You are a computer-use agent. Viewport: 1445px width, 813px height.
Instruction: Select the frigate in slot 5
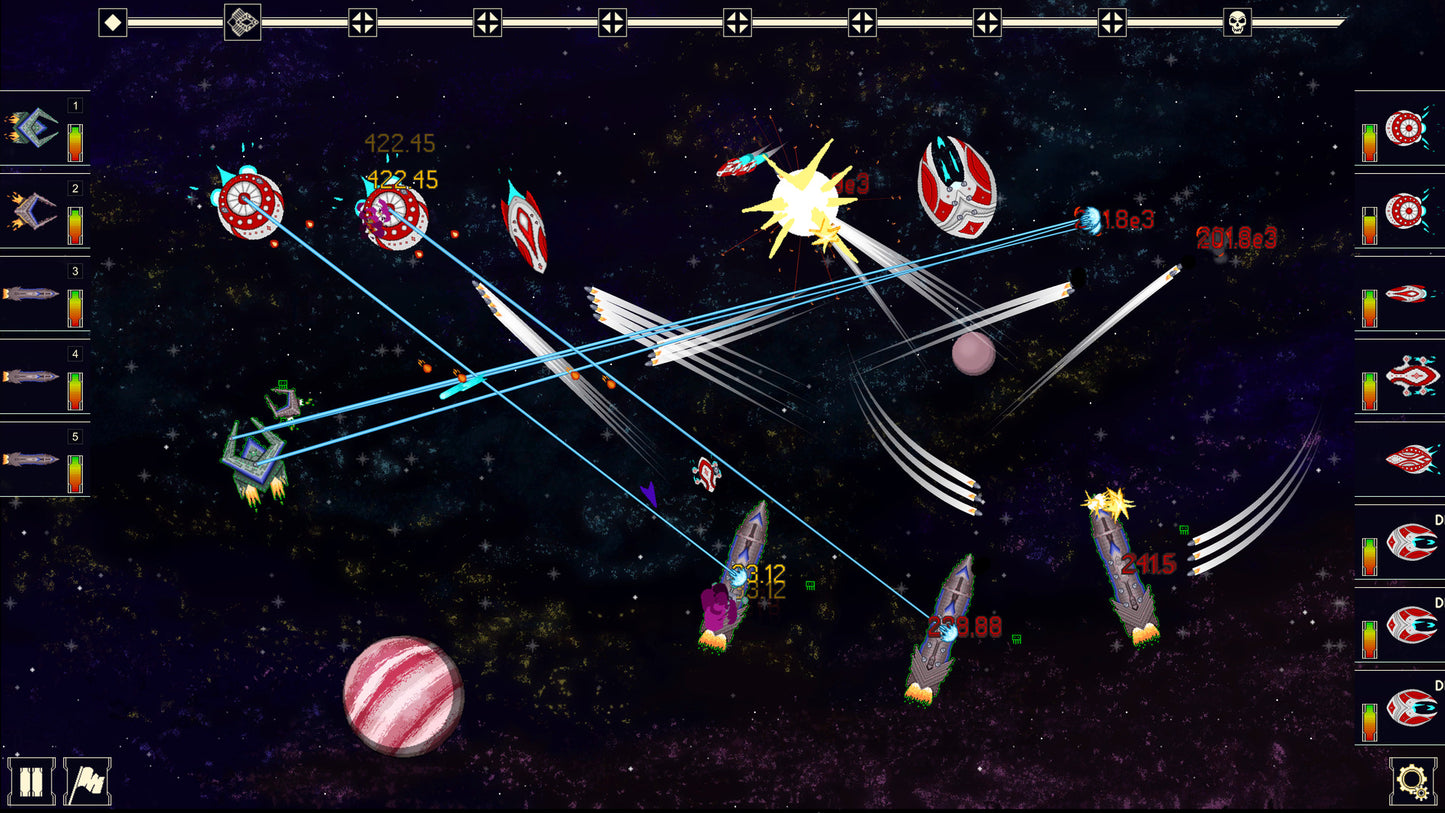(x=32, y=460)
